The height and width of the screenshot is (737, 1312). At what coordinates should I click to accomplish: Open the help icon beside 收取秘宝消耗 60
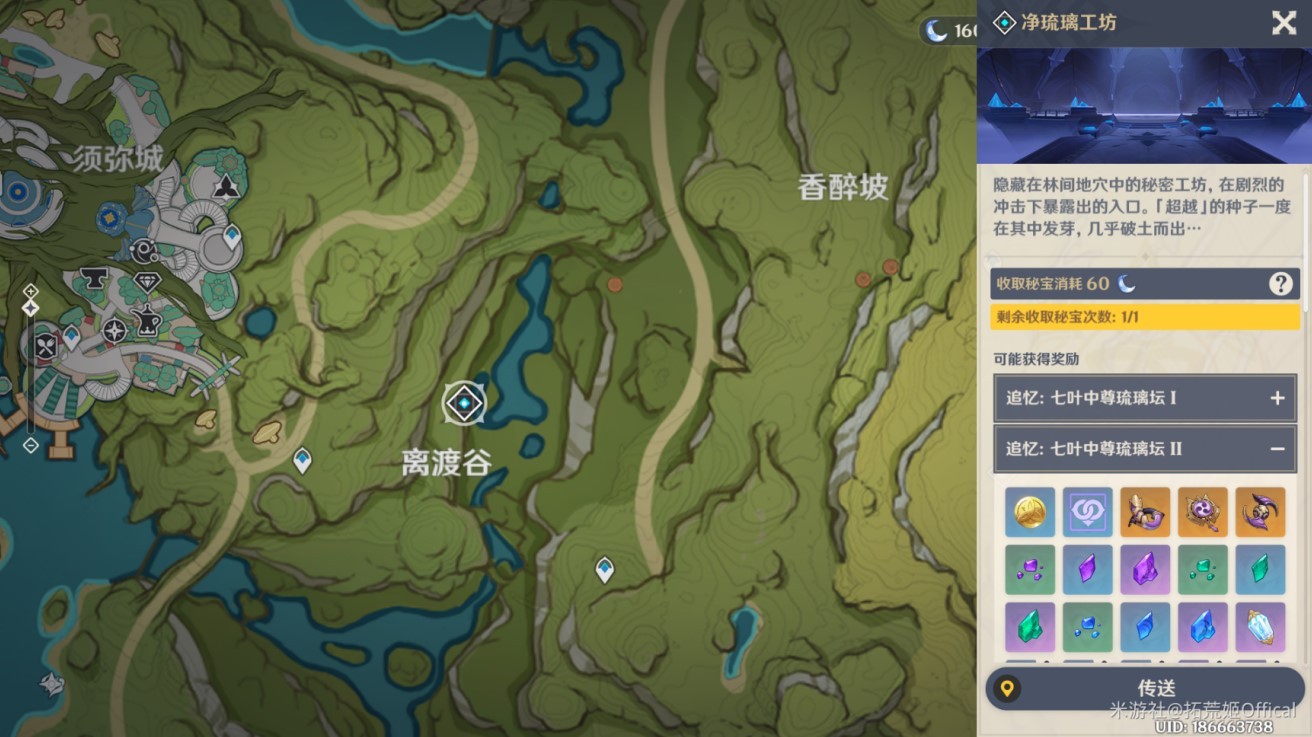point(1282,284)
